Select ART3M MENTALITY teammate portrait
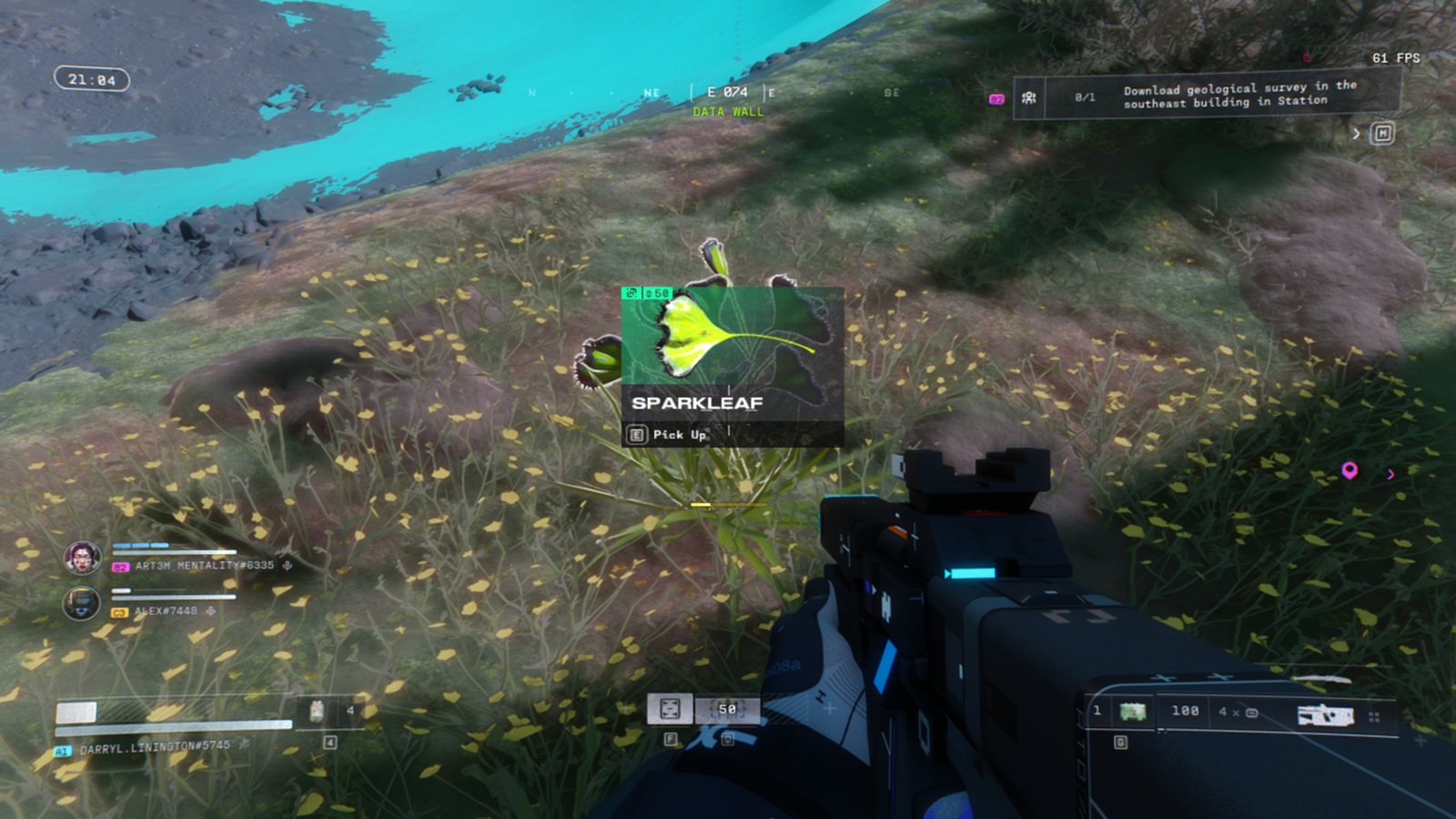1456x819 pixels. coord(82,557)
